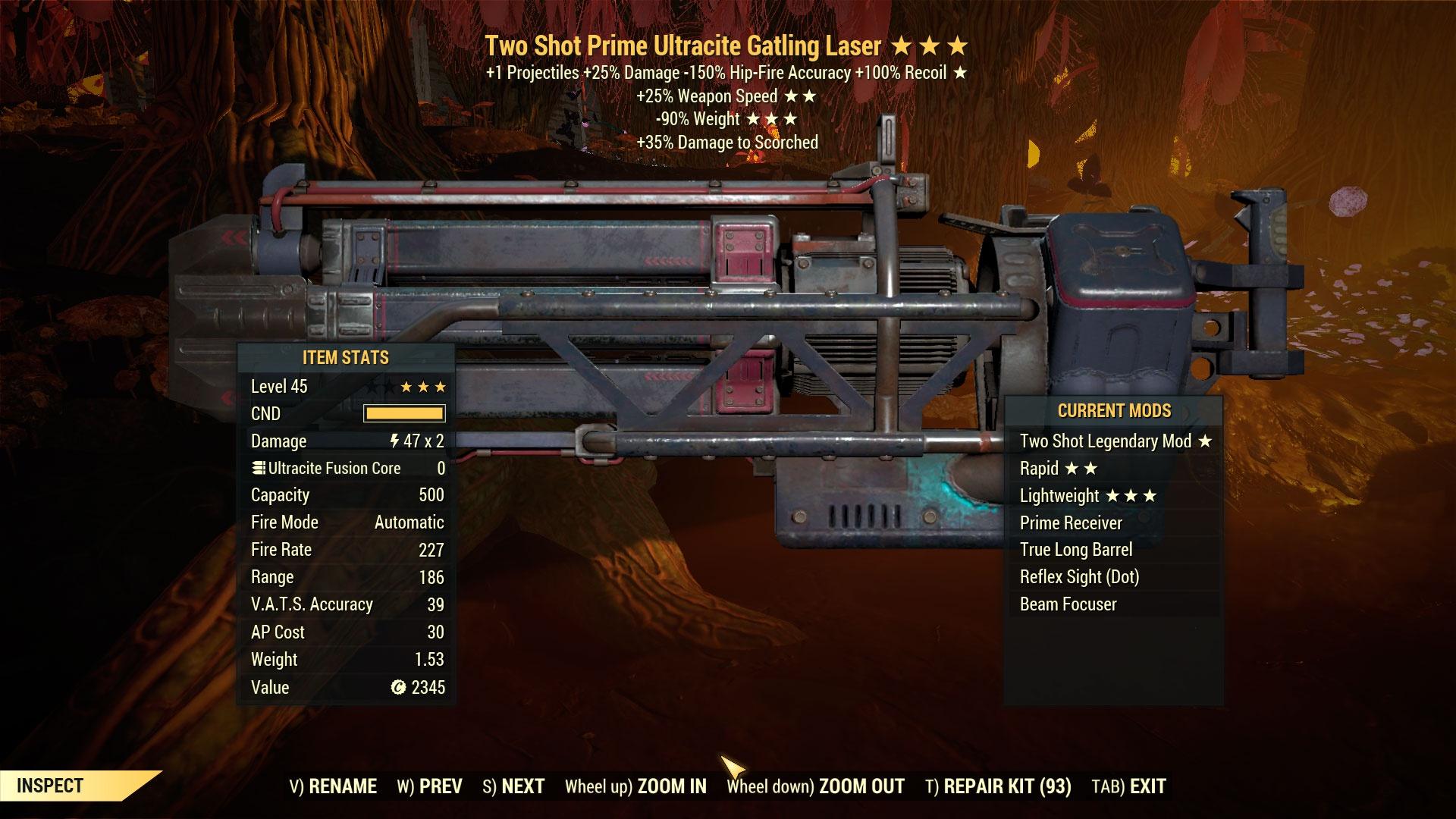Rename the Gatling Laser weapon
The image size is (1456, 819).
tap(333, 786)
